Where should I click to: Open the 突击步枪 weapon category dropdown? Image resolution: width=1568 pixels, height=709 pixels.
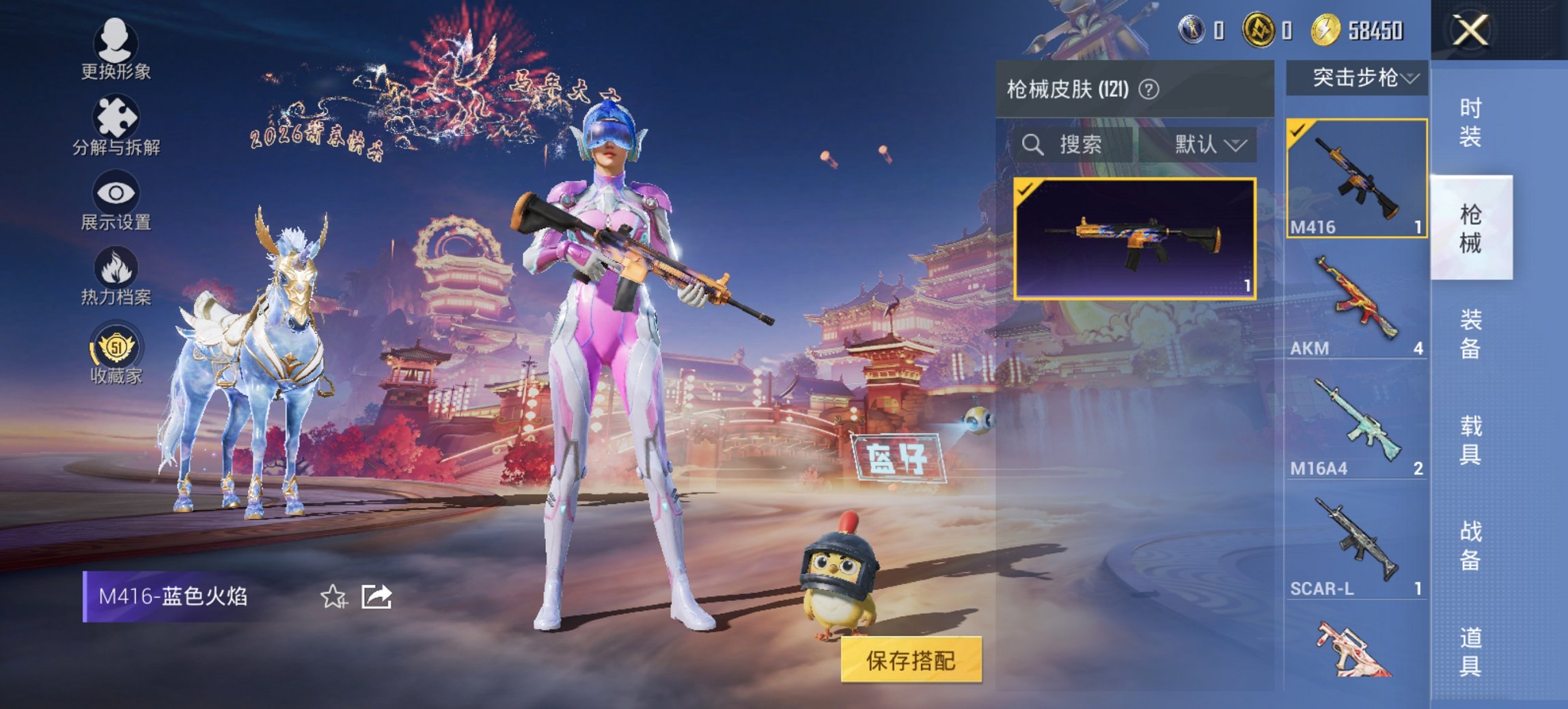coord(1356,77)
